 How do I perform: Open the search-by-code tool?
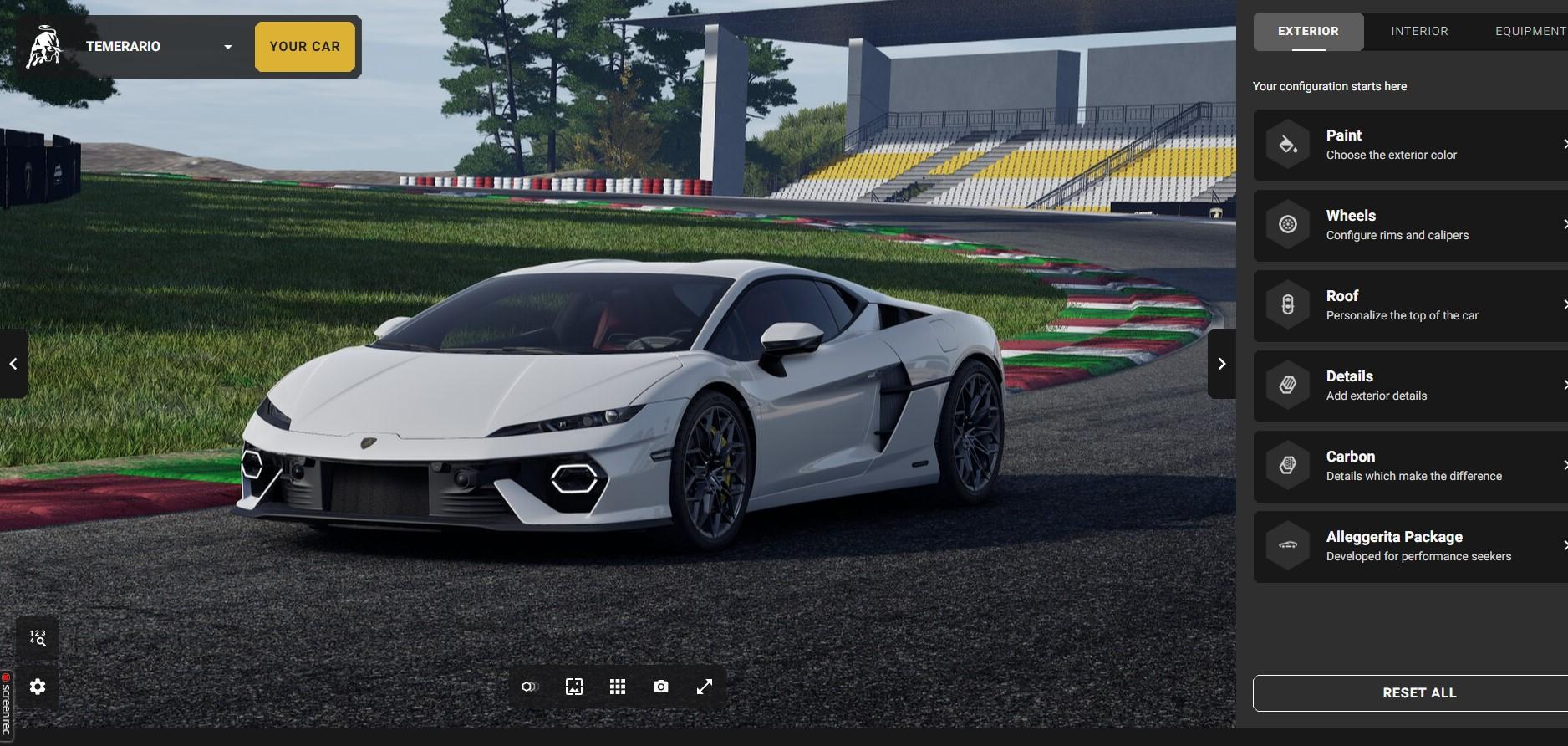click(x=37, y=638)
